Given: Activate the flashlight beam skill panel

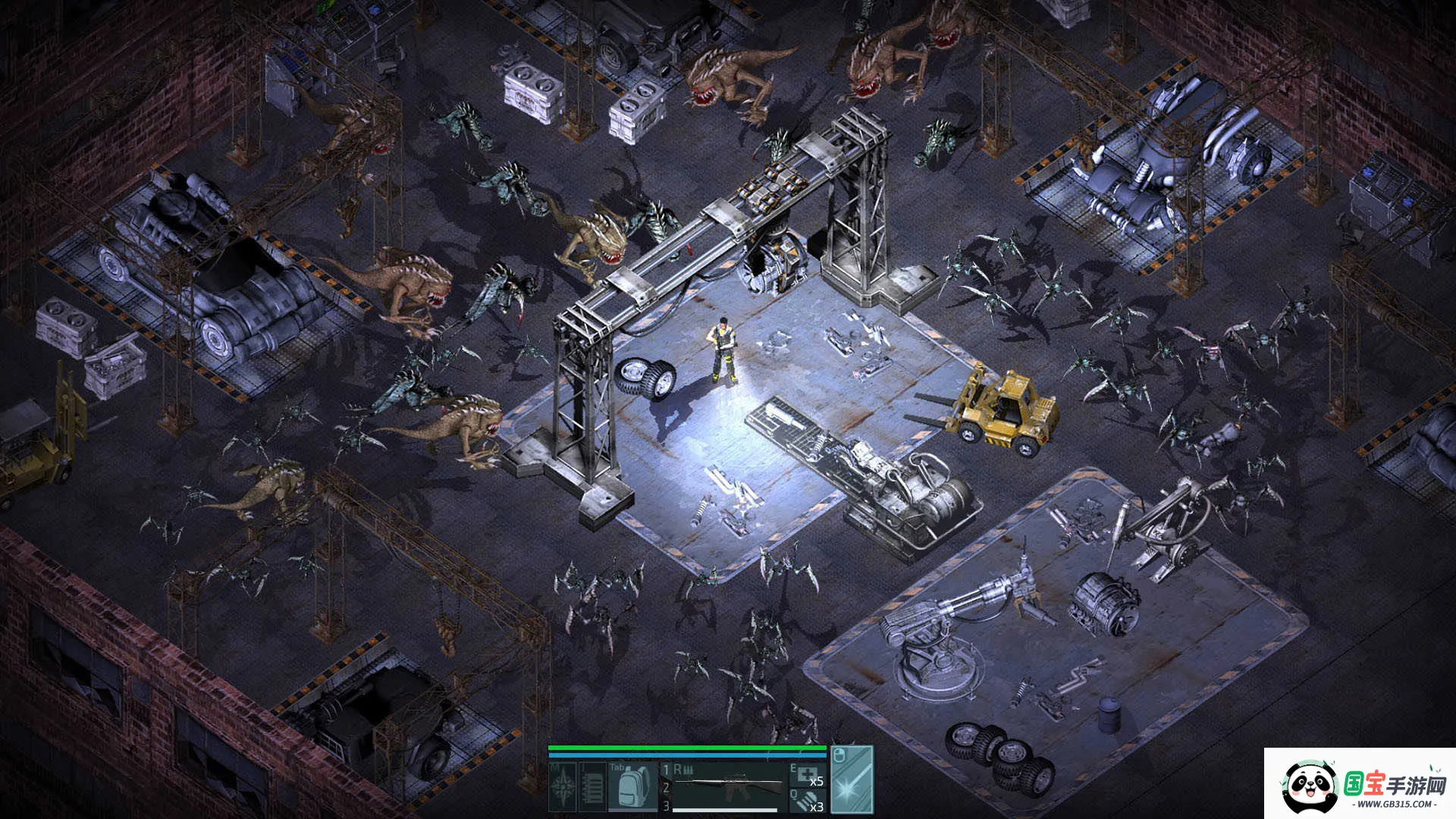Looking at the screenshot, I should click(852, 780).
